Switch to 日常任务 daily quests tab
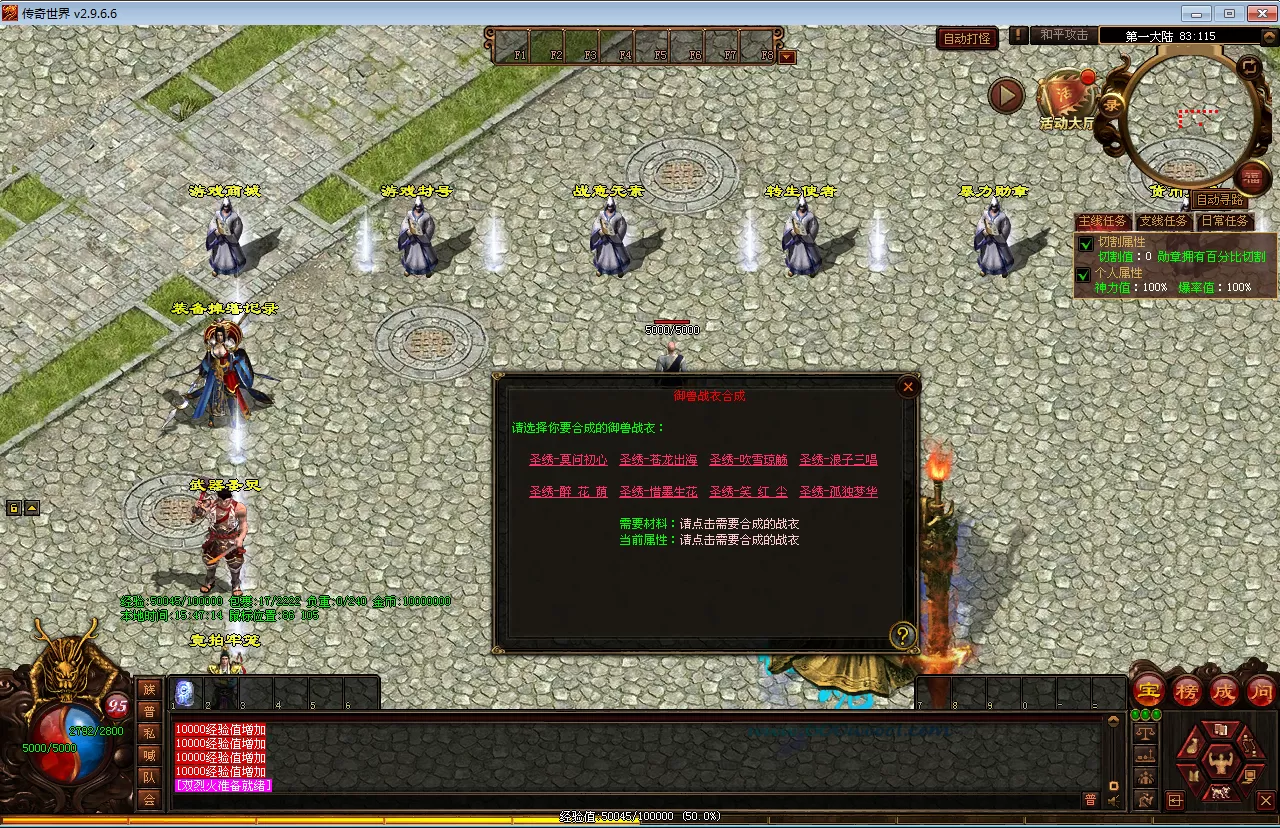1280x828 pixels. click(1225, 221)
